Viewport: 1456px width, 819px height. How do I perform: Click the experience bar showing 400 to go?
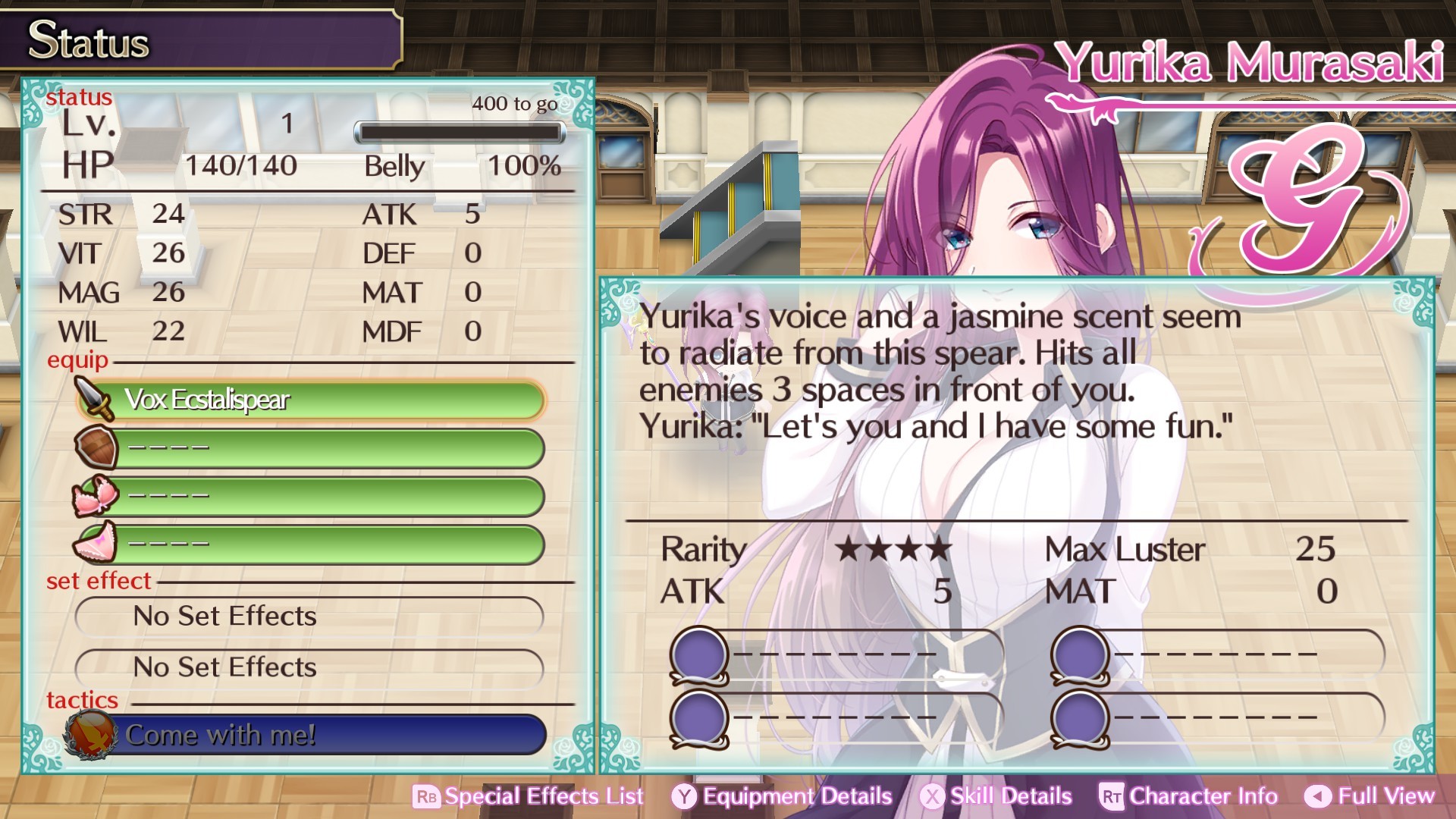coord(460,132)
